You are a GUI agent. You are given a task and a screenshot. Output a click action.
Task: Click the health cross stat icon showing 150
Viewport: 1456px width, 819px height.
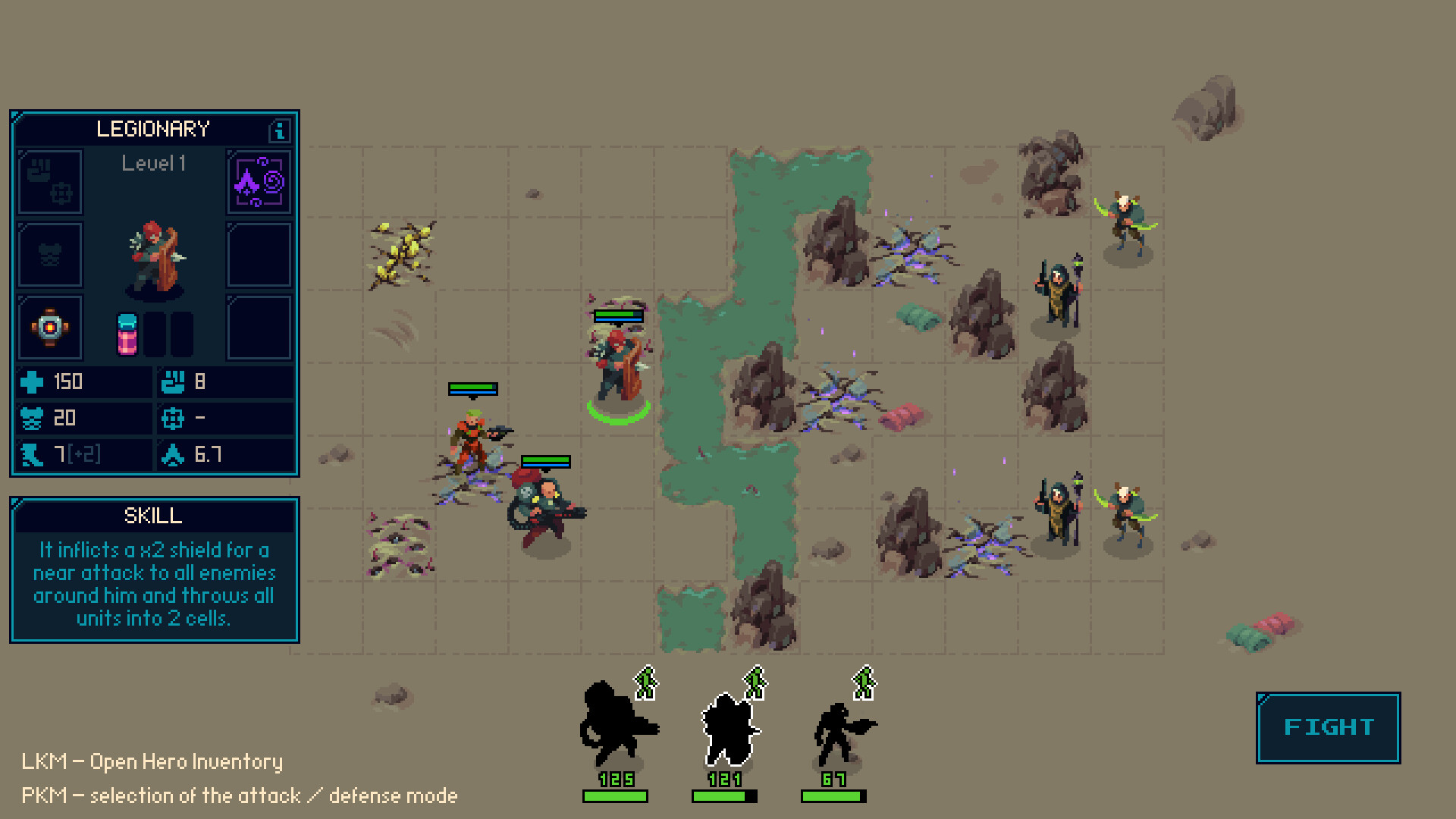click(30, 381)
